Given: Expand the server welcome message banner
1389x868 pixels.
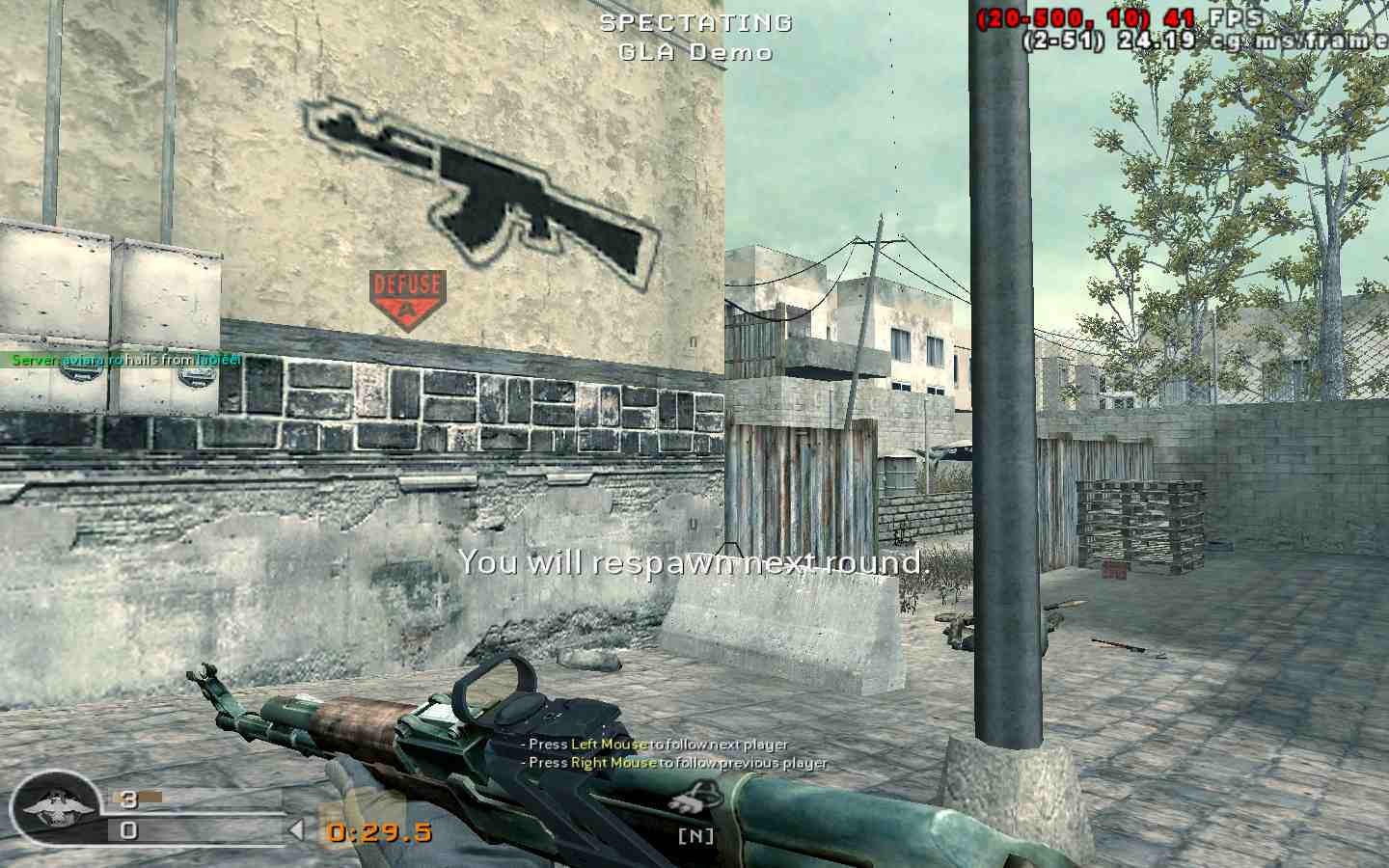Looking at the screenshot, I should (125, 360).
